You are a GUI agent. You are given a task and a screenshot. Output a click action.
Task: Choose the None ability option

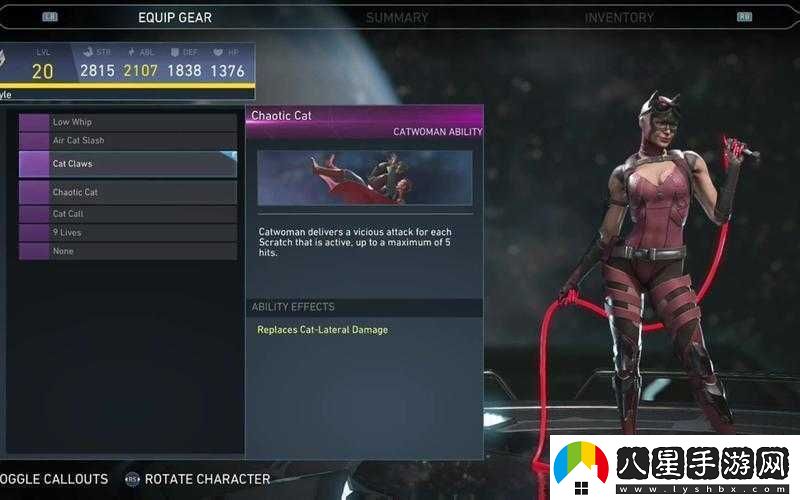tap(128, 252)
